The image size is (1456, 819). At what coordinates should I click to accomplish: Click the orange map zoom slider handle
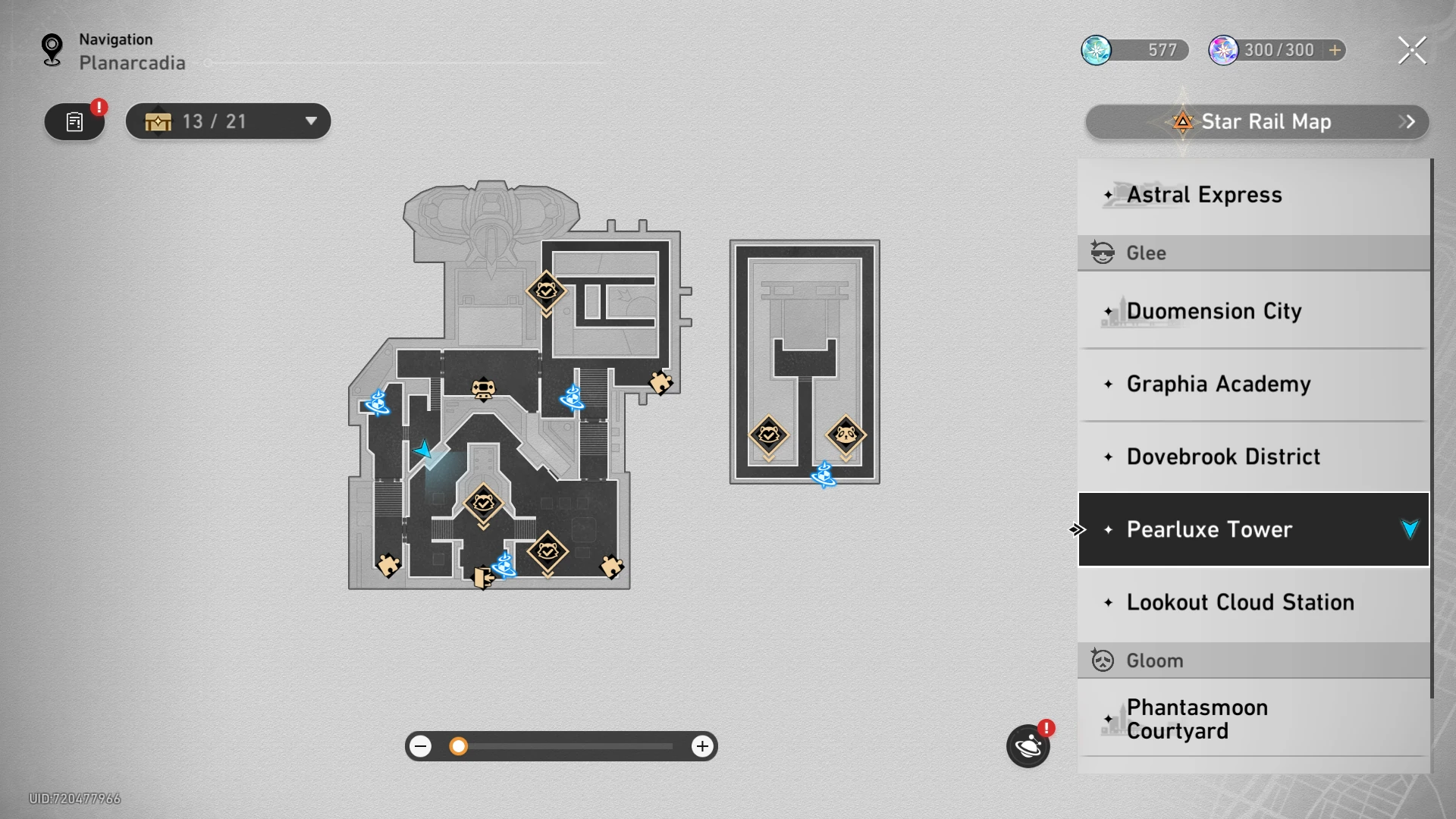tap(458, 746)
